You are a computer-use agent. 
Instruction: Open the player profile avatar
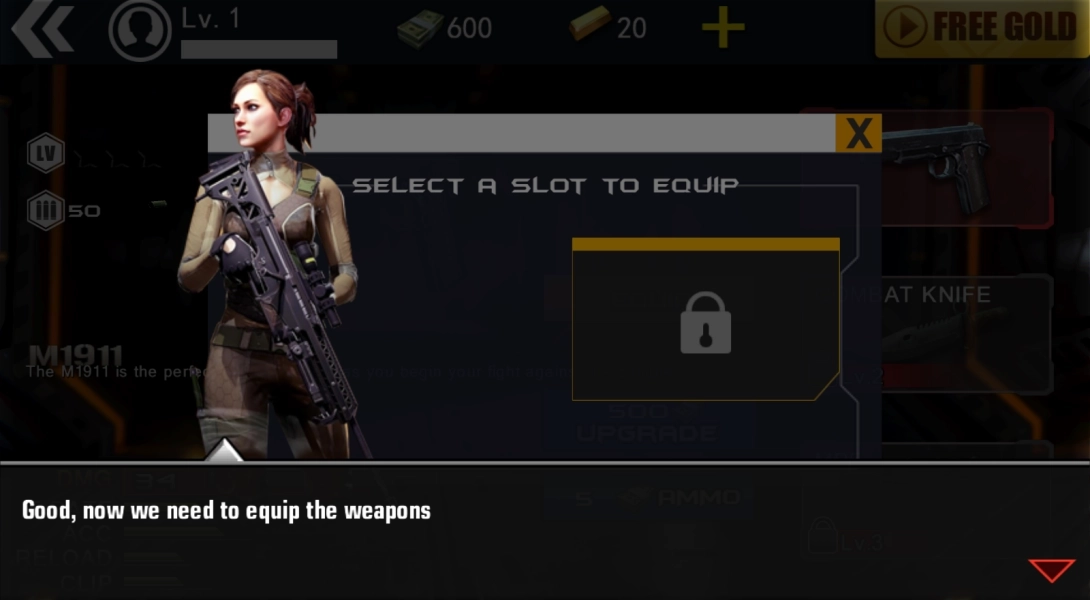(138, 30)
